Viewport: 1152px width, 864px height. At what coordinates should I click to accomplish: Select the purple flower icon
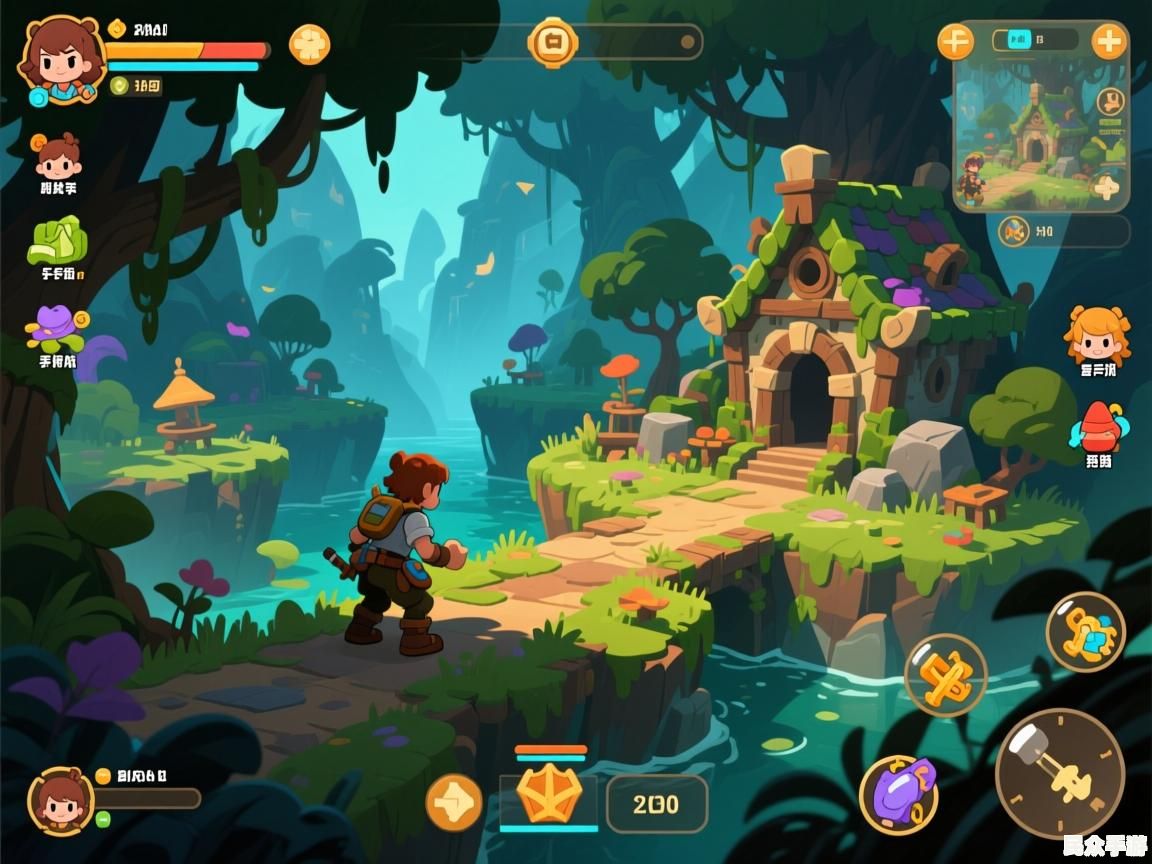click(x=57, y=324)
